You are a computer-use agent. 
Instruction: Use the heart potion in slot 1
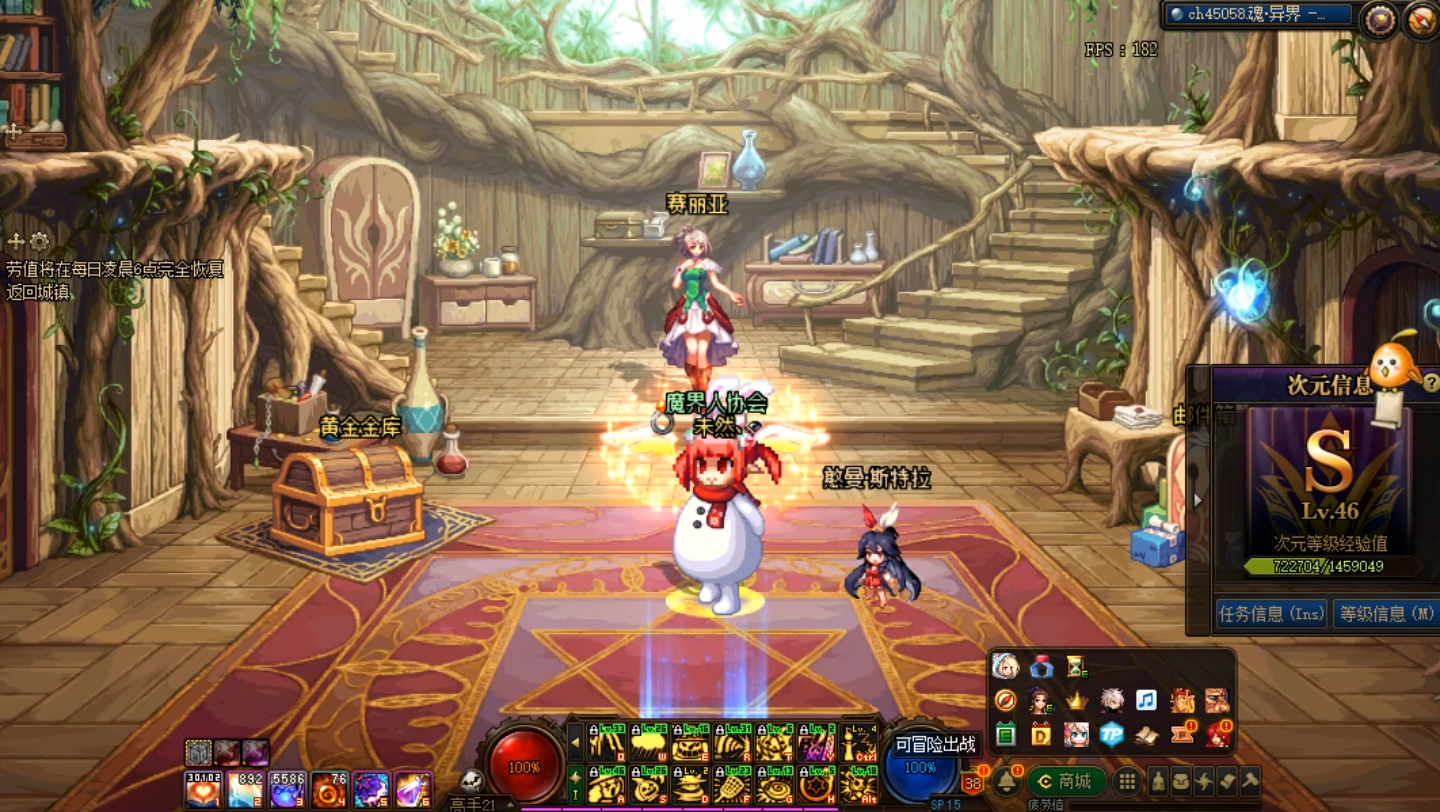pyautogui.click(x=203, y=789)
